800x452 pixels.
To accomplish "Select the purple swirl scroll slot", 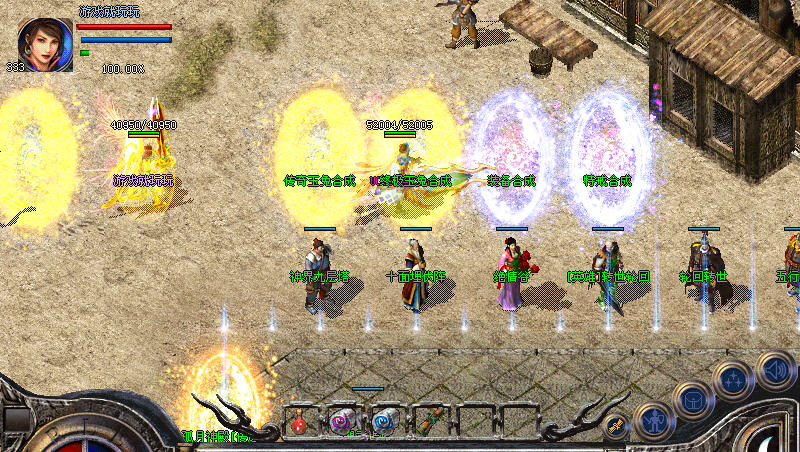I will coord(343,422).
